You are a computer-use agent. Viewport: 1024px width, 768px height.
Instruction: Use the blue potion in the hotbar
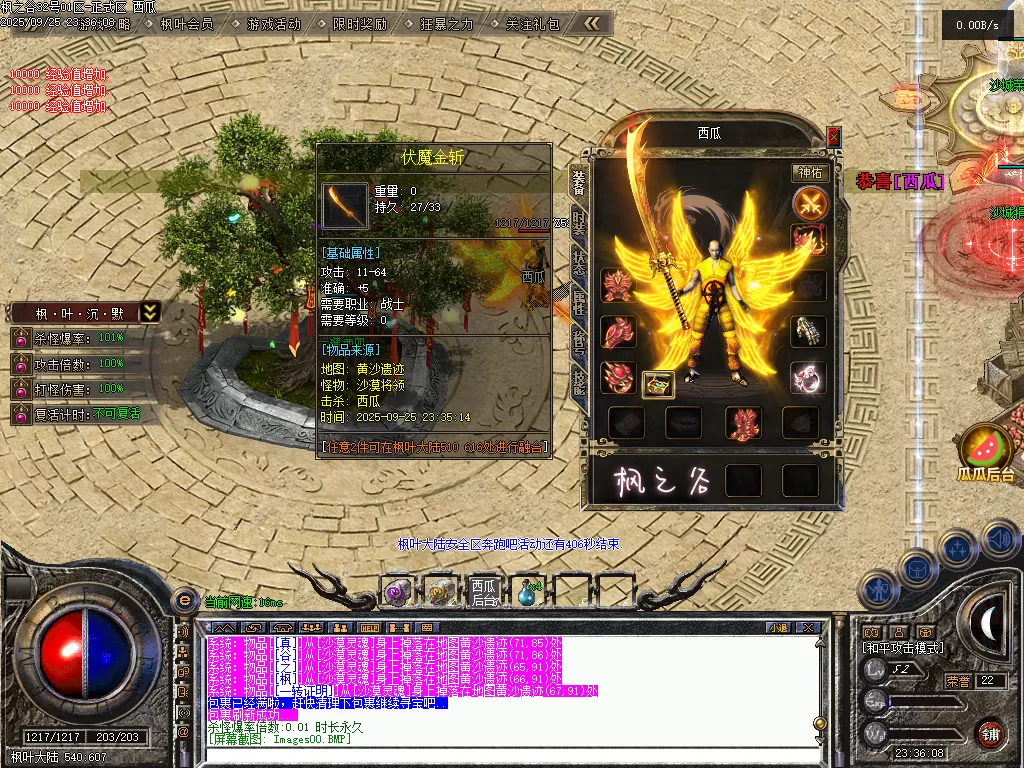click(x=527, y=591)
